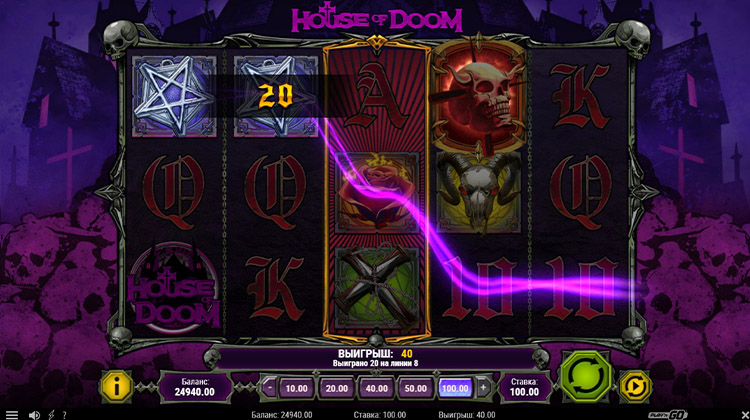Pick the 50.00 bet option

[x=417, y=387]
